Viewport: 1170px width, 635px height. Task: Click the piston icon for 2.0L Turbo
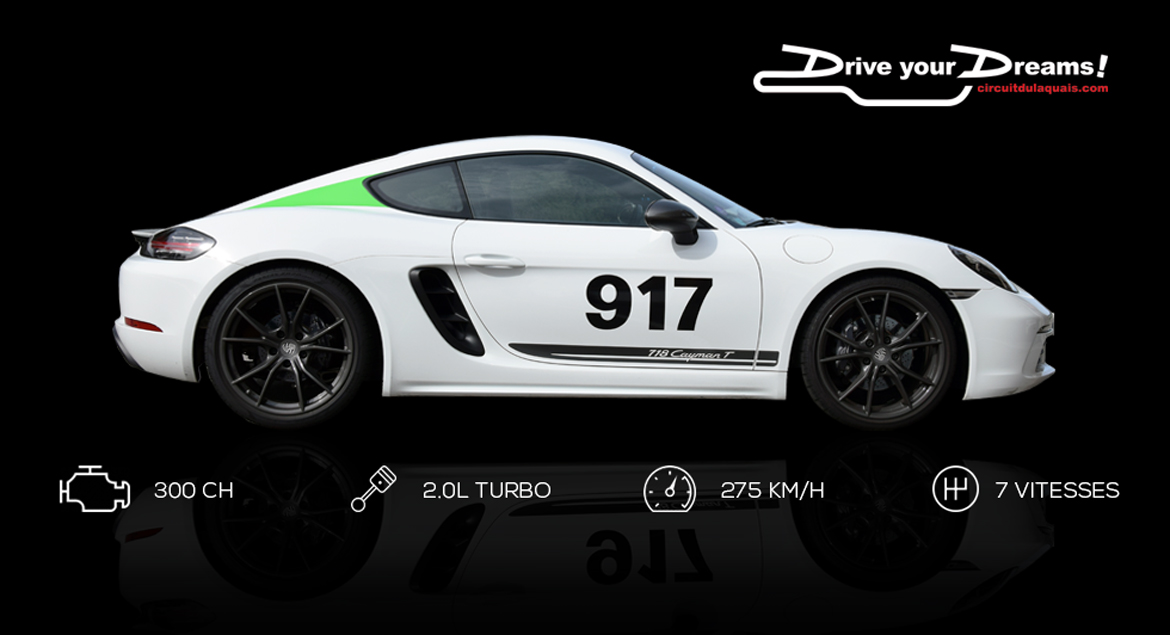point(374,489)
